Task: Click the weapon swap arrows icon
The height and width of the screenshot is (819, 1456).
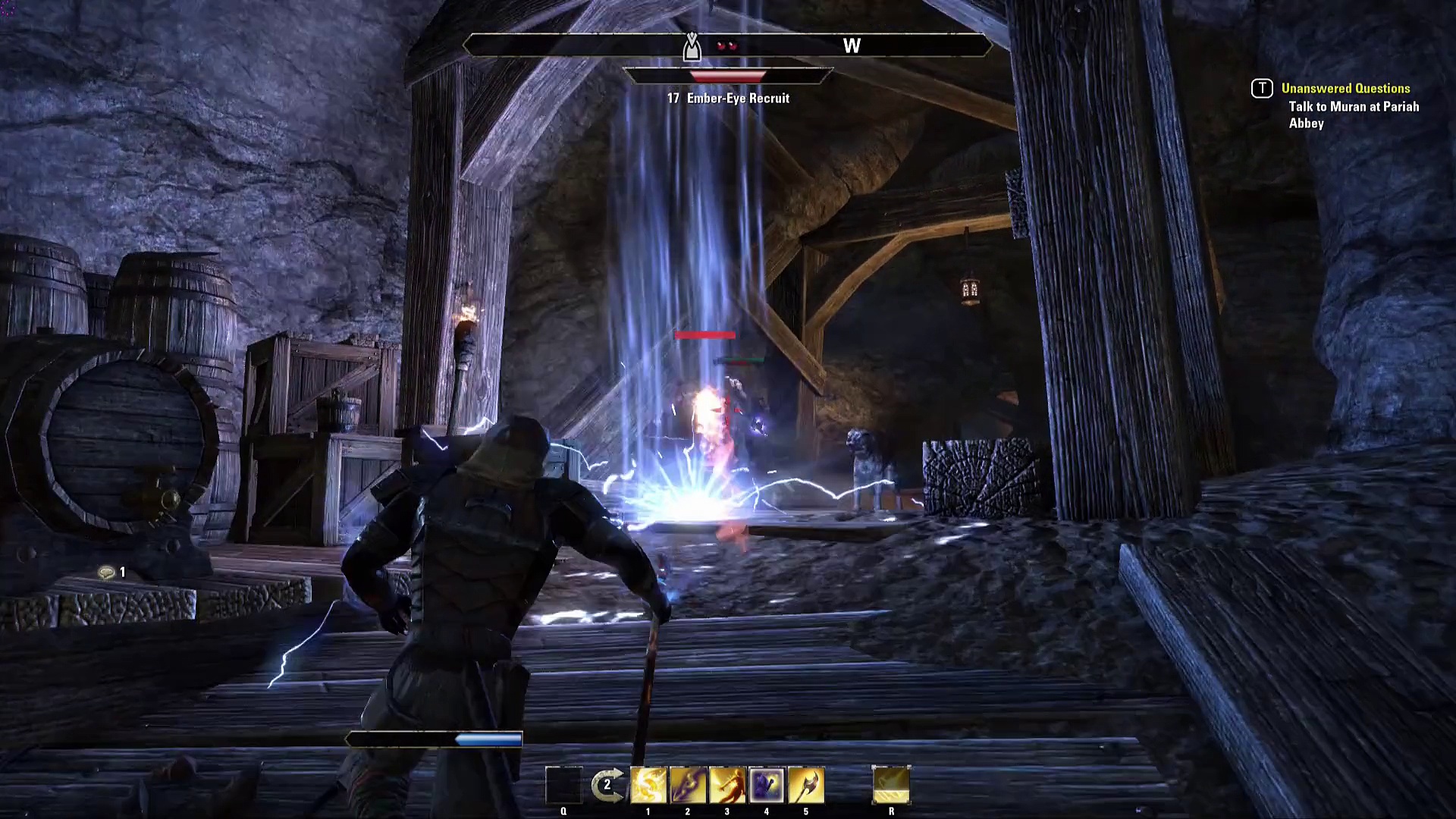Action: (x=607, y=785)
